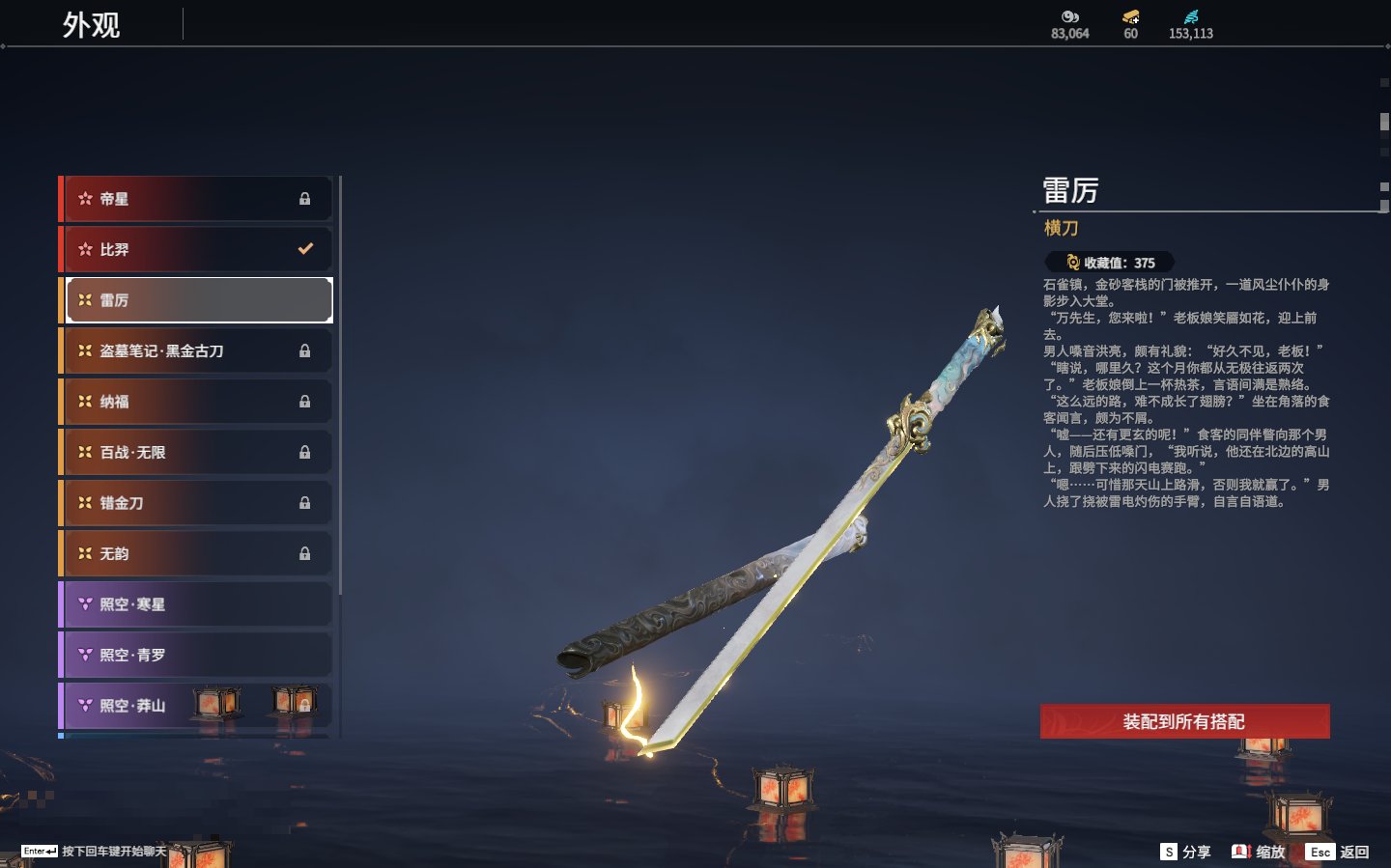Pick the 盗墓笔记·黑金古刀 skin
The height and width of the screenshot is (868, 1391).
point(197,350)
